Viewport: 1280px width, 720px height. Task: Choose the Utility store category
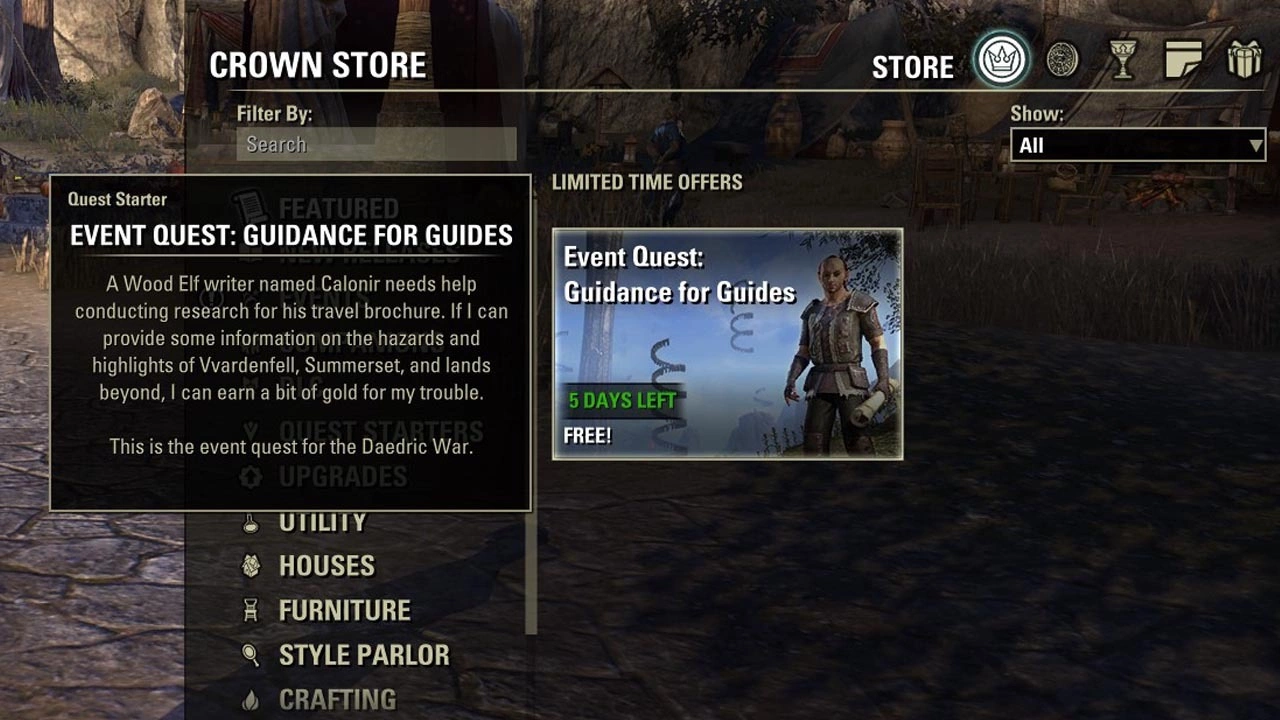coord(322,521)
